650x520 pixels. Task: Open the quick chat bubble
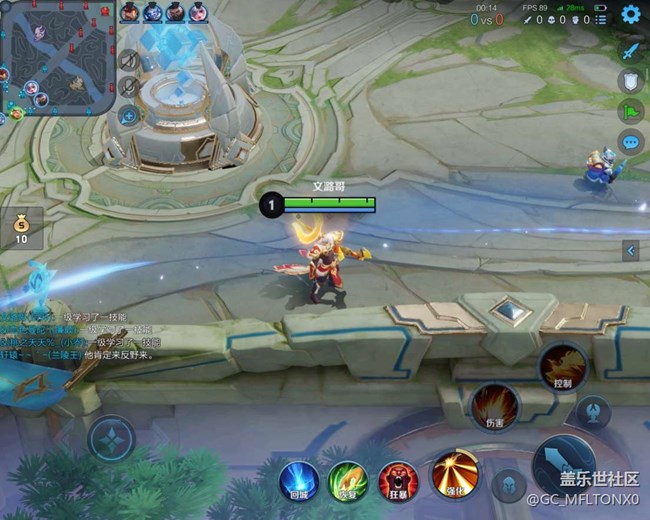[630, 142]
